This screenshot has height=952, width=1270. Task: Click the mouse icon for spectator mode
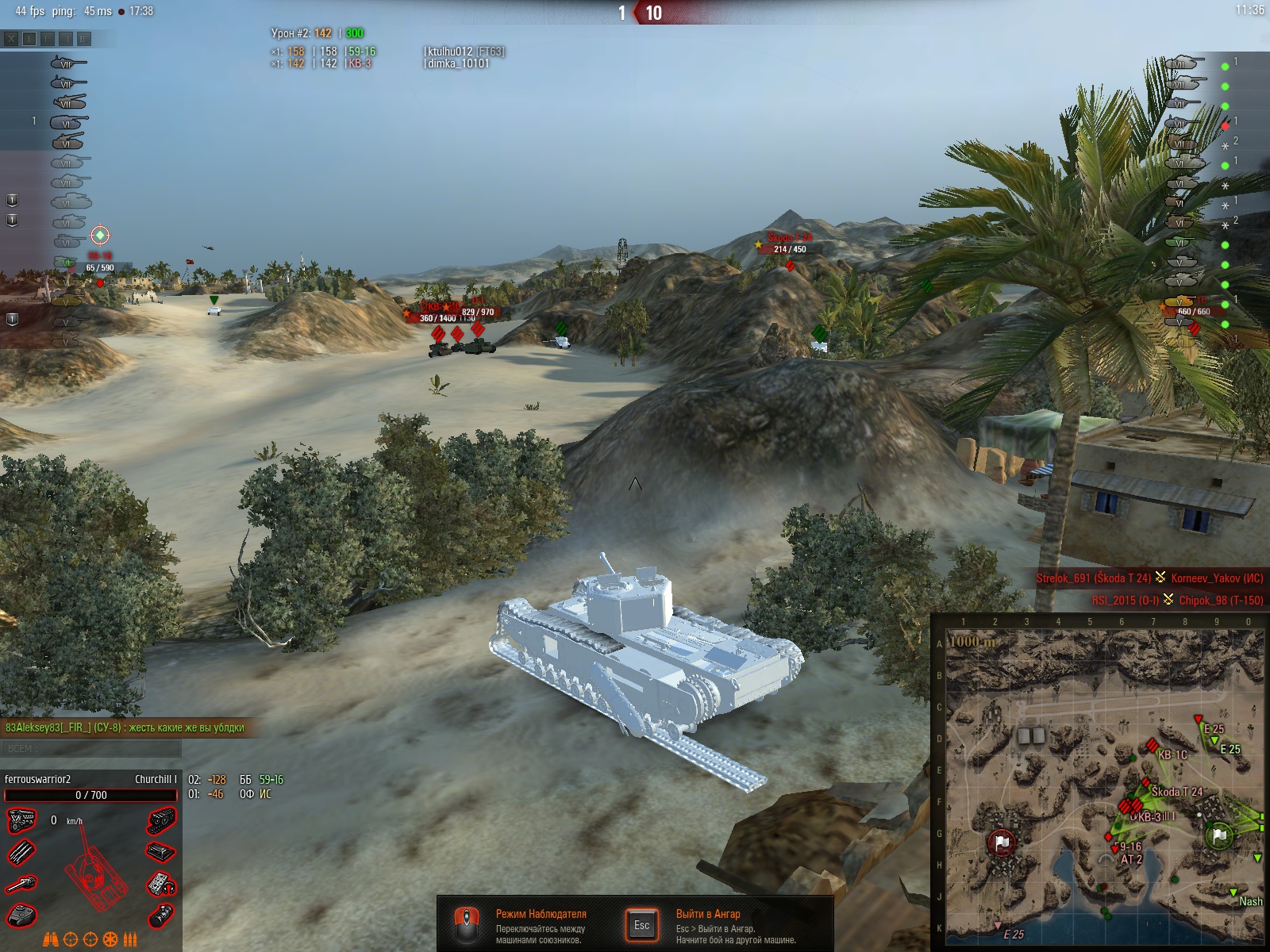click(x=466, y=925)
